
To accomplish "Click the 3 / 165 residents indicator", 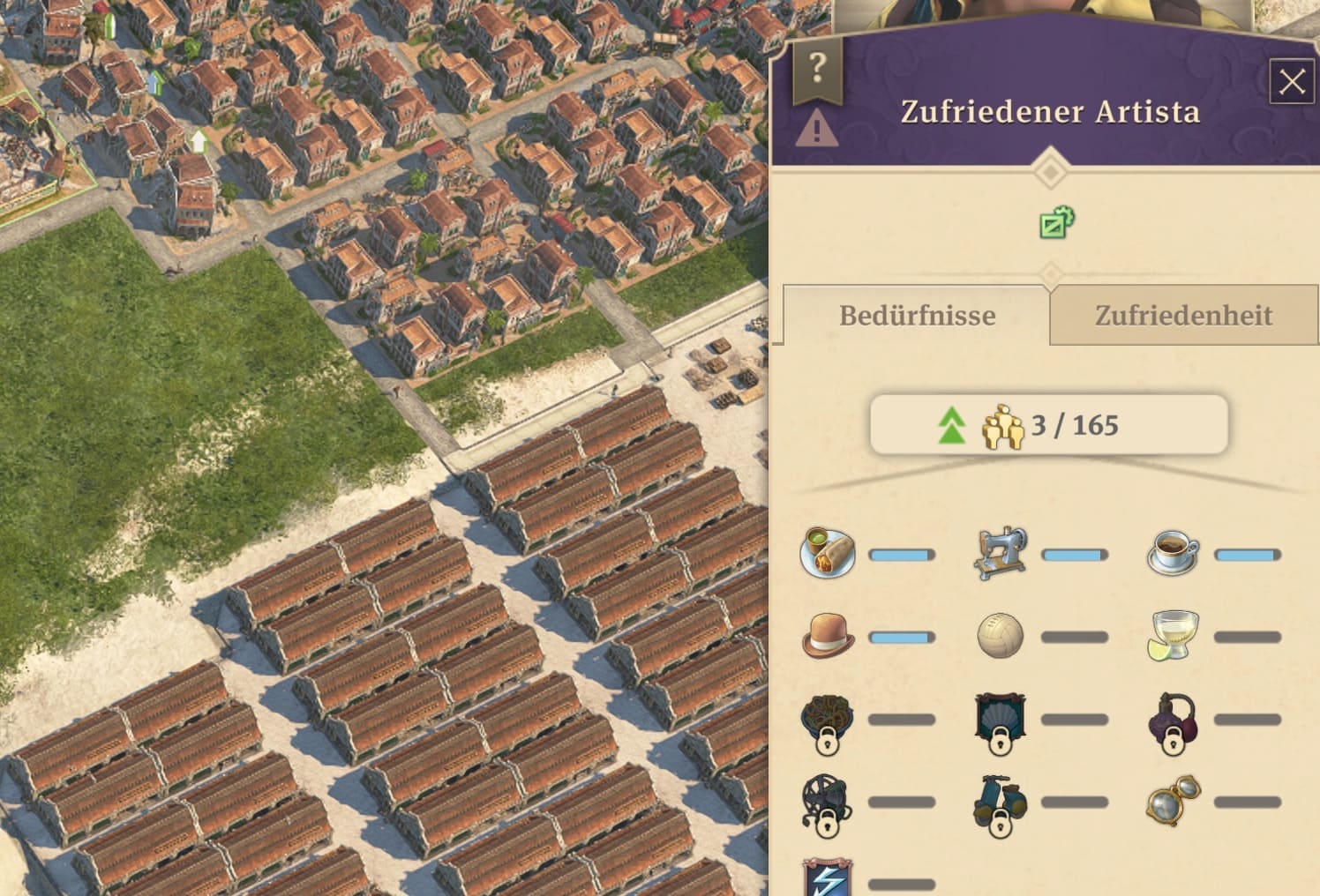I will 1049,425.
